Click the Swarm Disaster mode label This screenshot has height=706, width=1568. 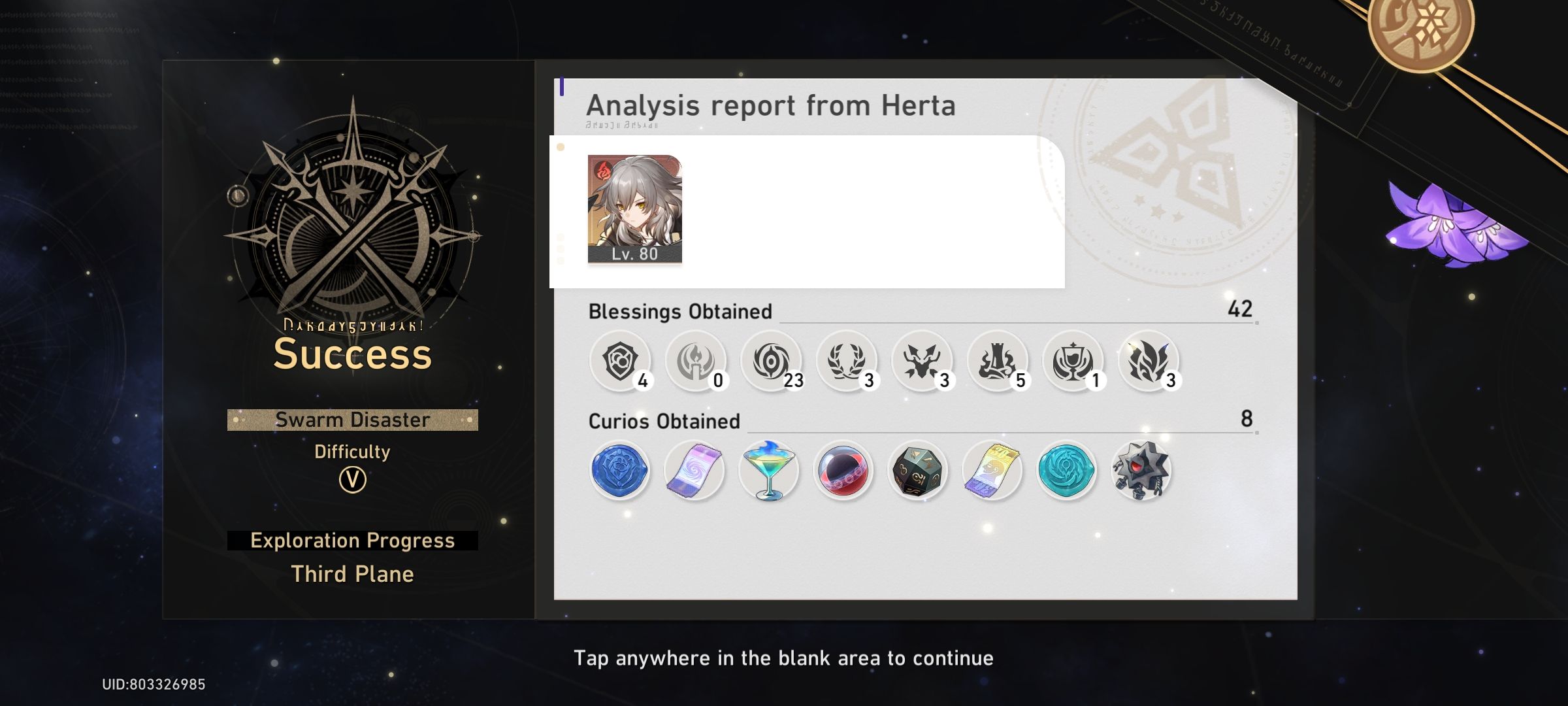(x=353, y=420)
